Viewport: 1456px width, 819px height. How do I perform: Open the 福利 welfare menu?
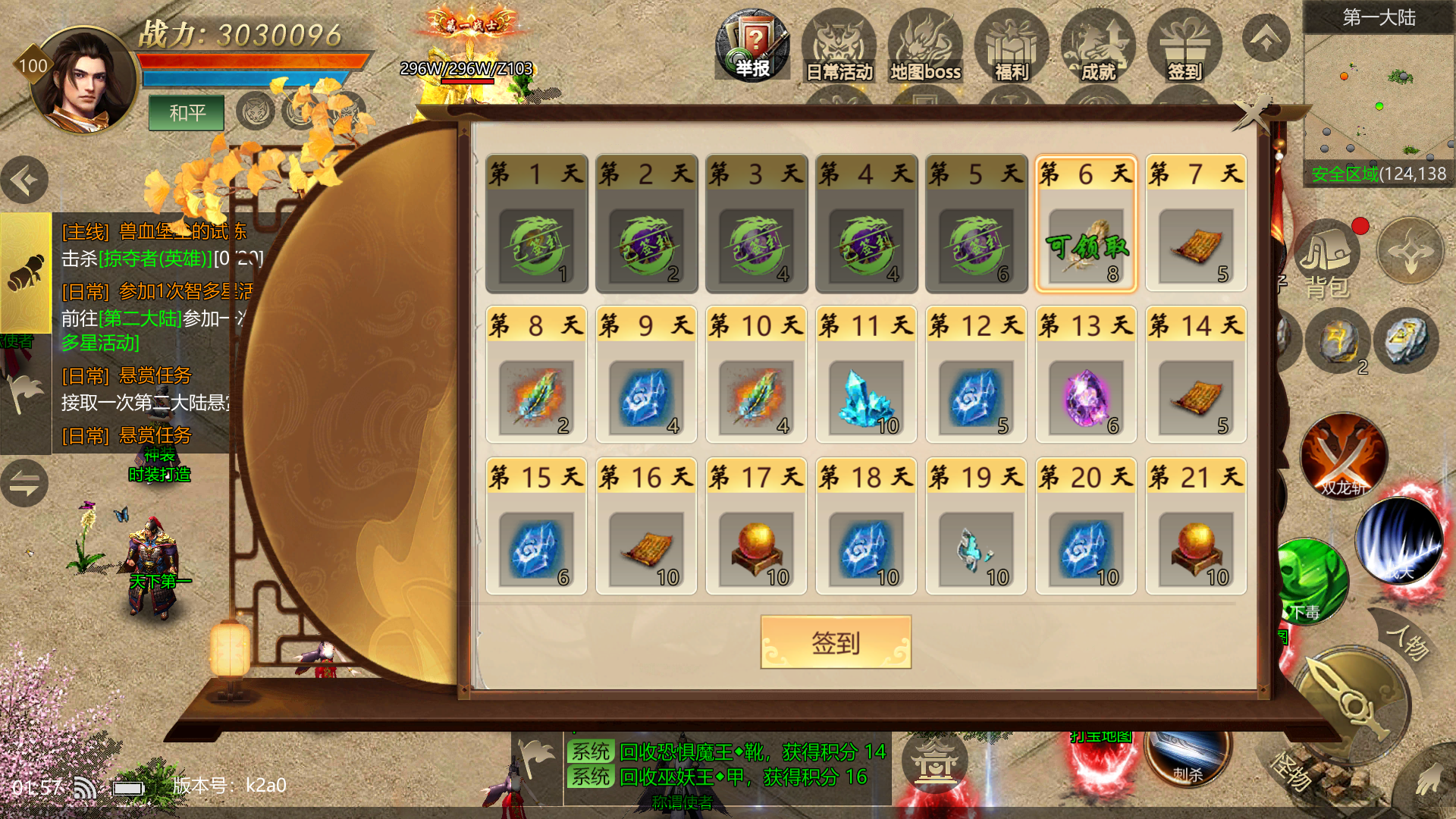click(1012, 47)
